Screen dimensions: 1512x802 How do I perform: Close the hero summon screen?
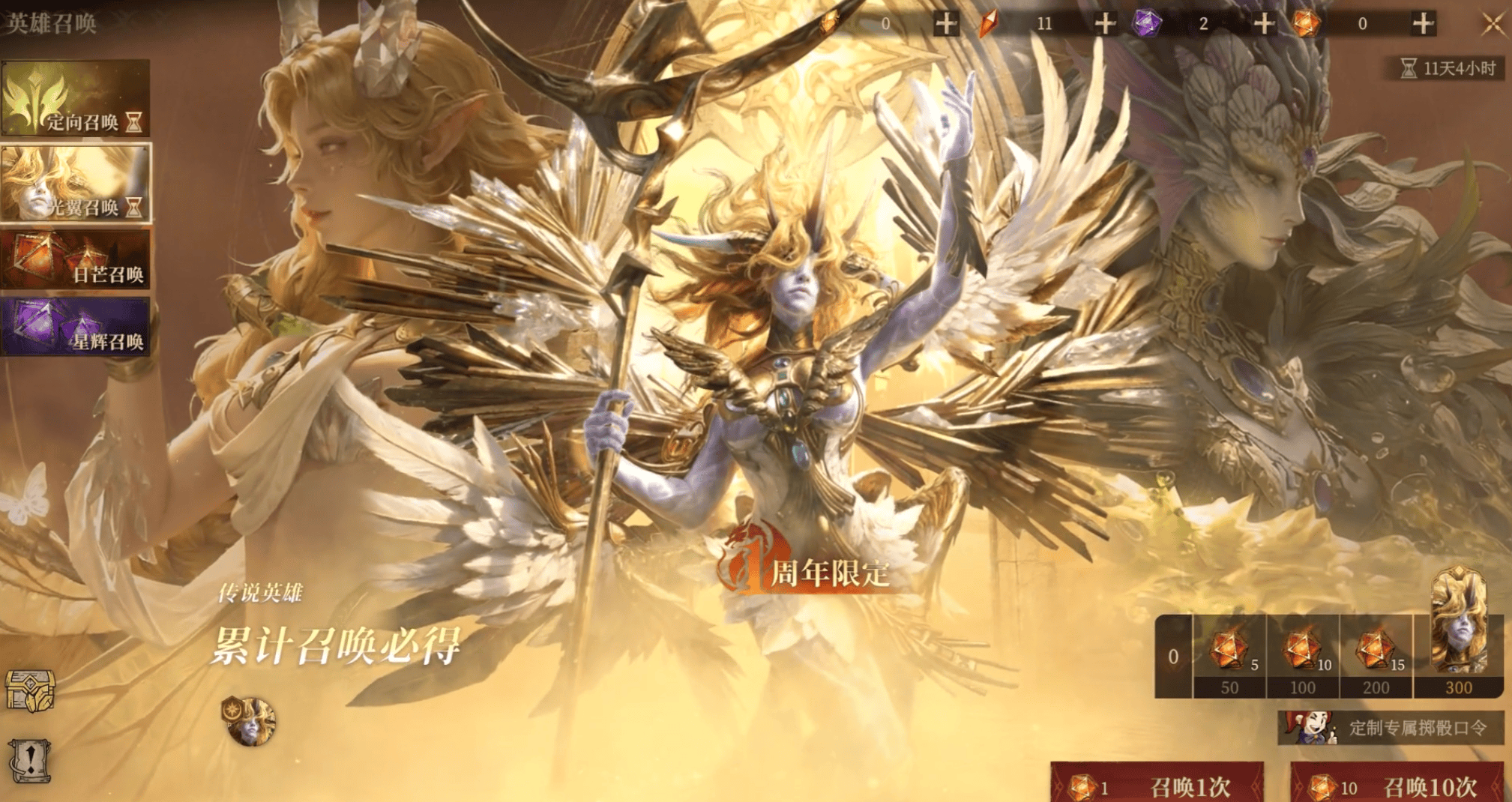pos(1493,24)
